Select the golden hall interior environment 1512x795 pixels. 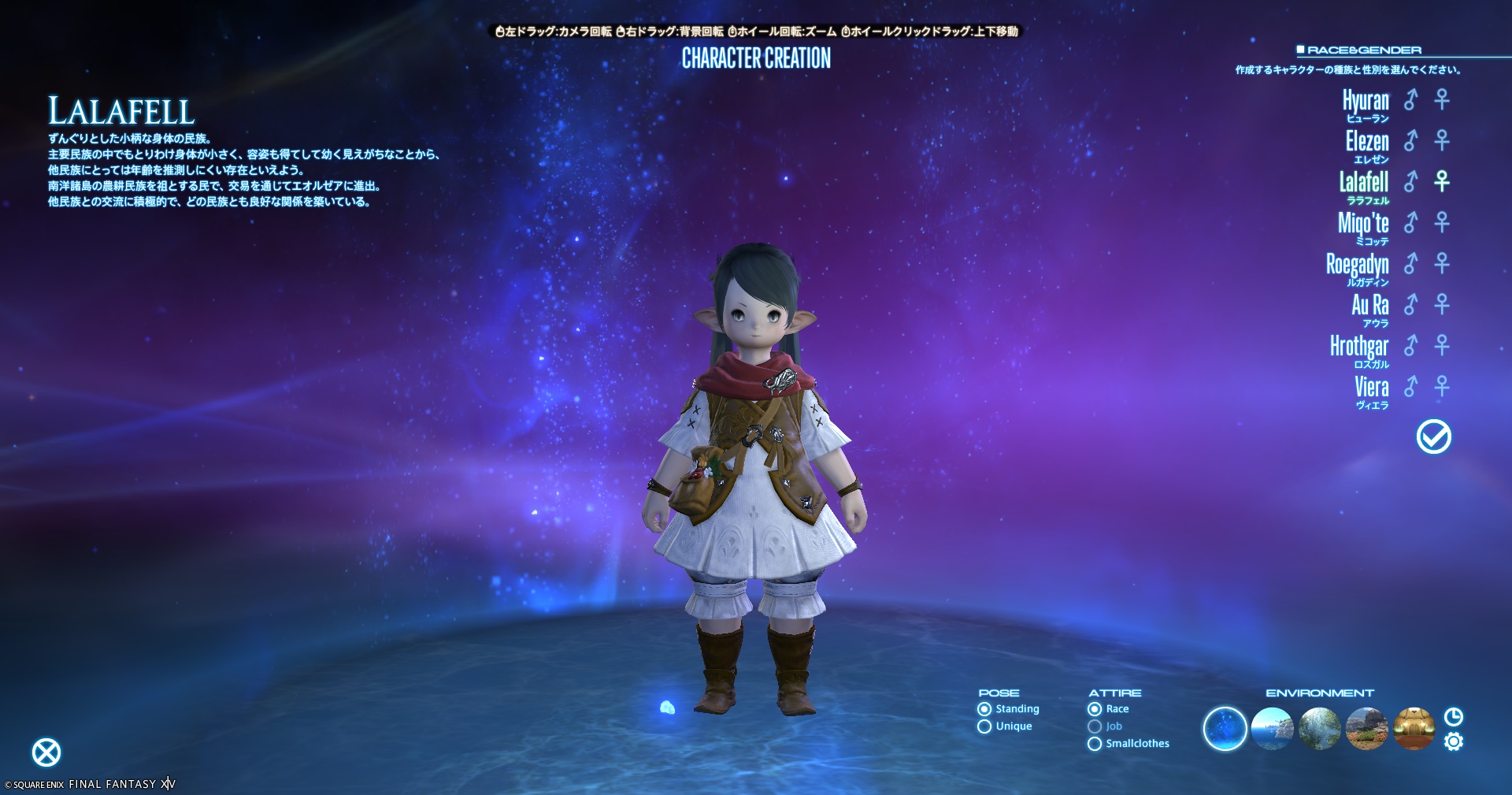[1414, 729]
